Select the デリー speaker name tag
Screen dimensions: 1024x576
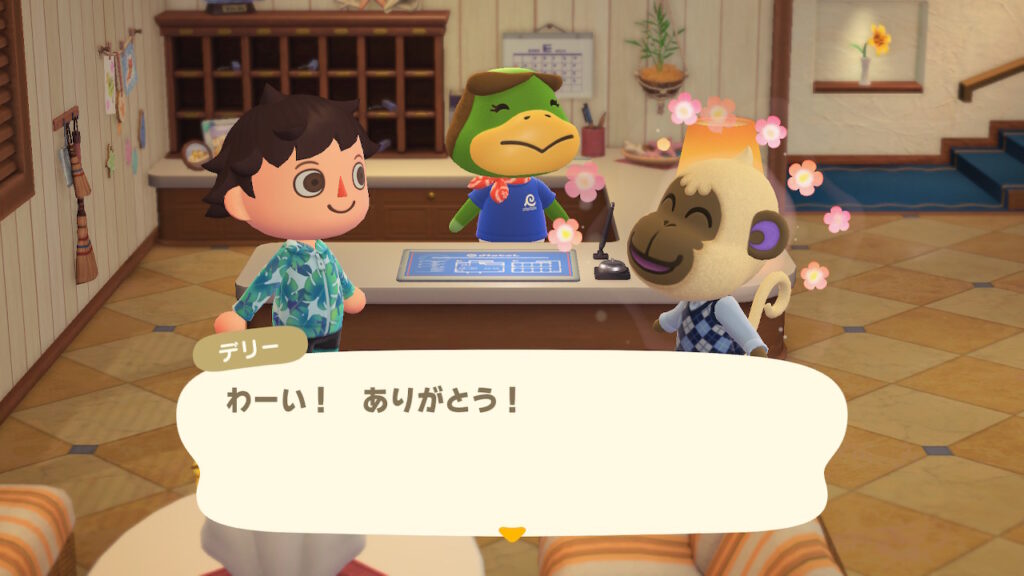point(249,349)
